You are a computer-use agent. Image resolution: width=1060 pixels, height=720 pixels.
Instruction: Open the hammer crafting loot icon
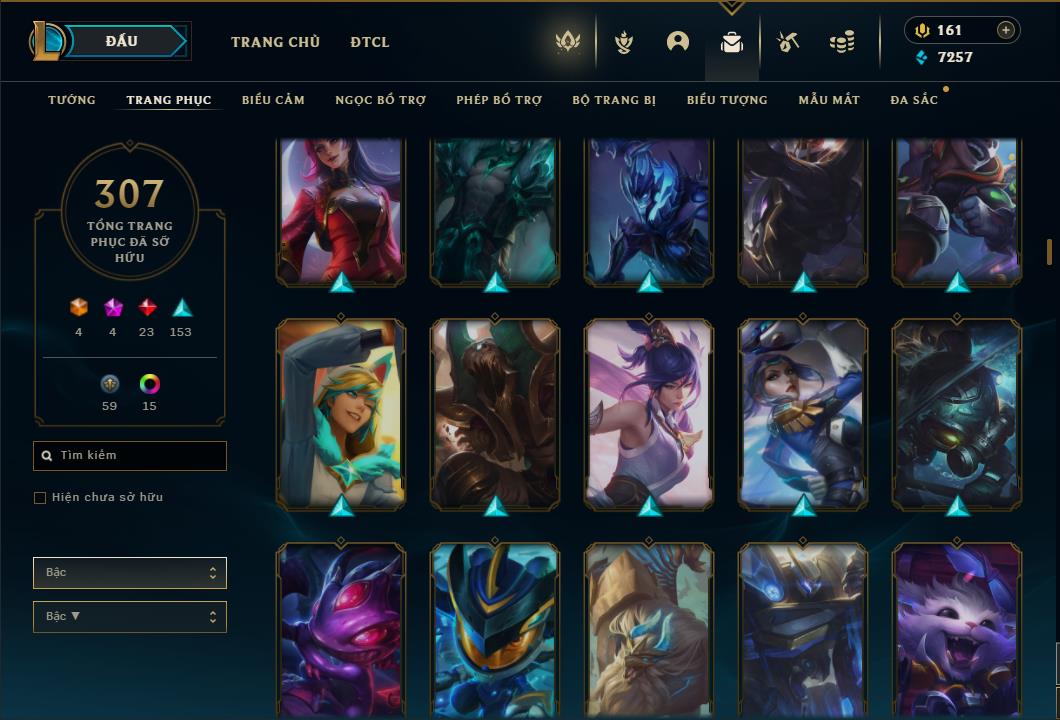(x=788, y=42)
